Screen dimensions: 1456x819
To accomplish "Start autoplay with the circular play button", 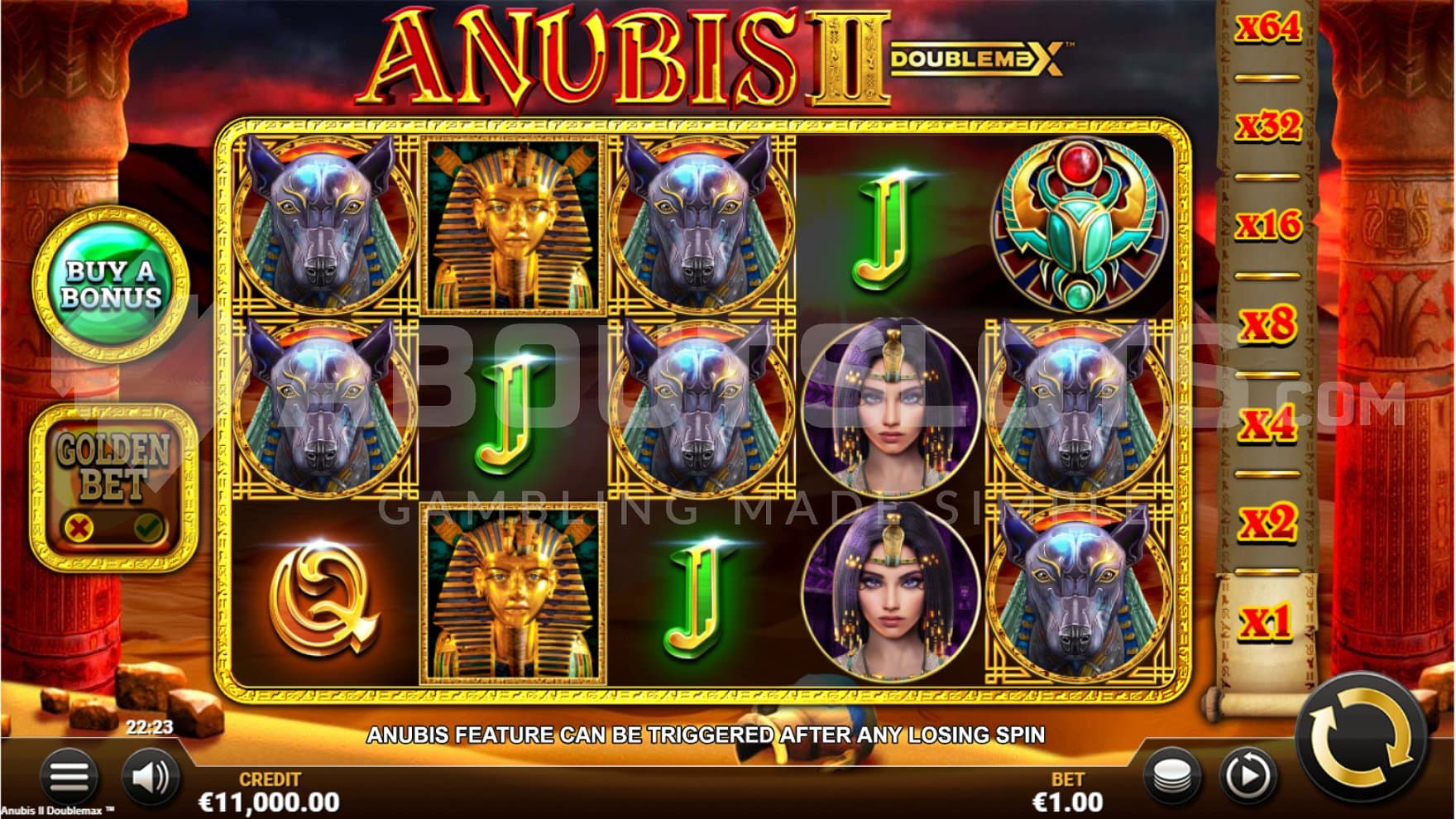I will 1248,777.
